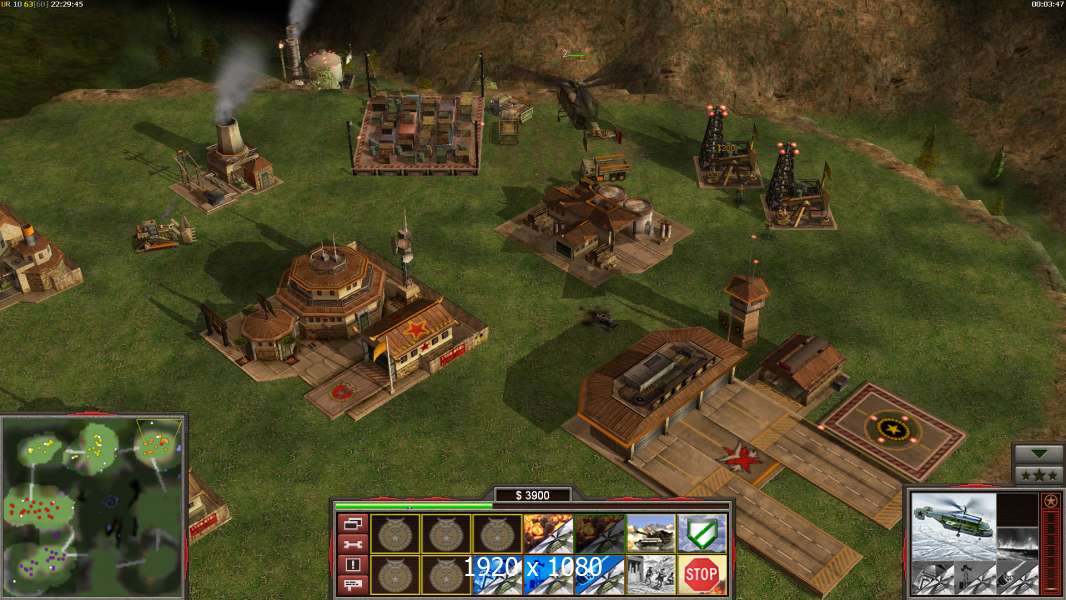Click the red STOP command button
Screen dimensions: 1066x600
[702, 574]
